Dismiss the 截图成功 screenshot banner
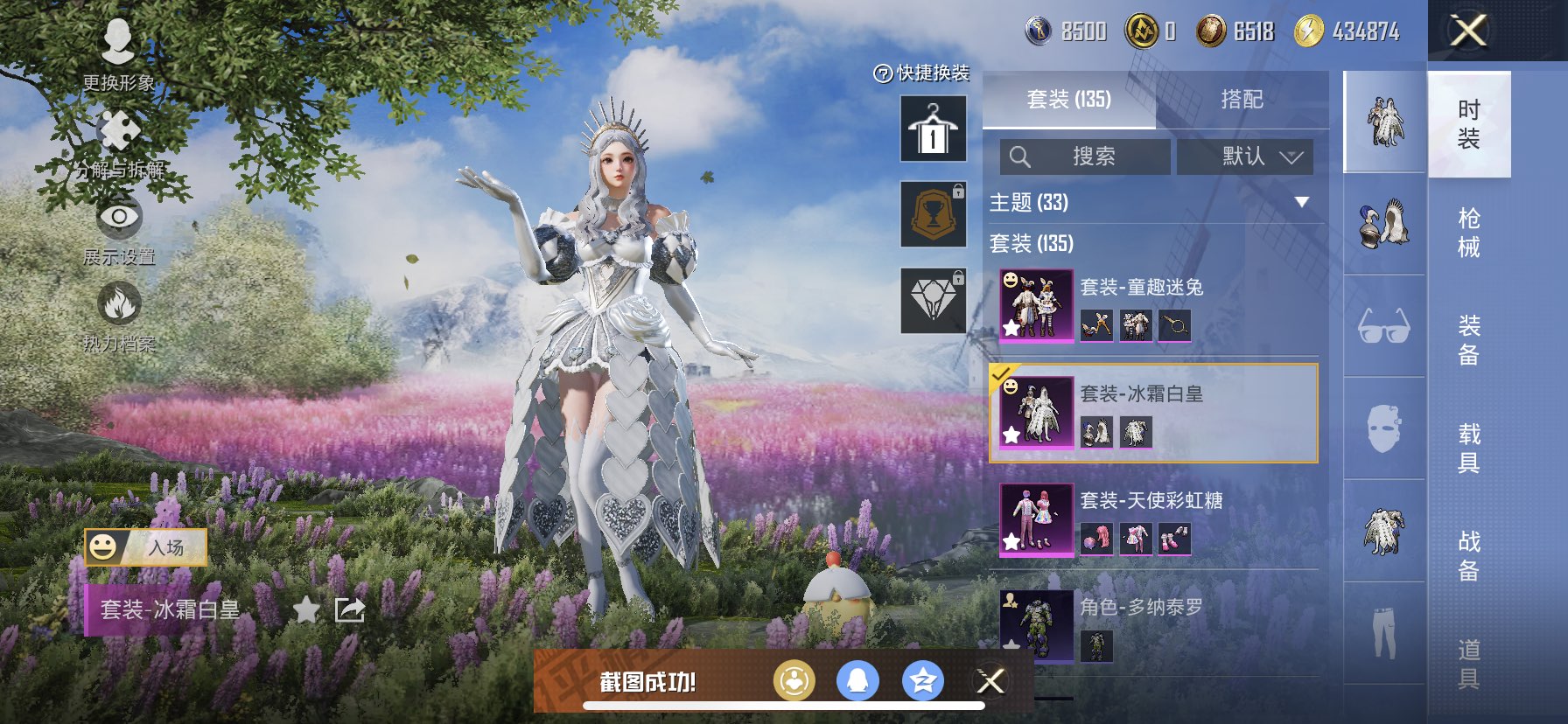Image resolution: width=1568 pixels, height=724 pixels. 990,681
